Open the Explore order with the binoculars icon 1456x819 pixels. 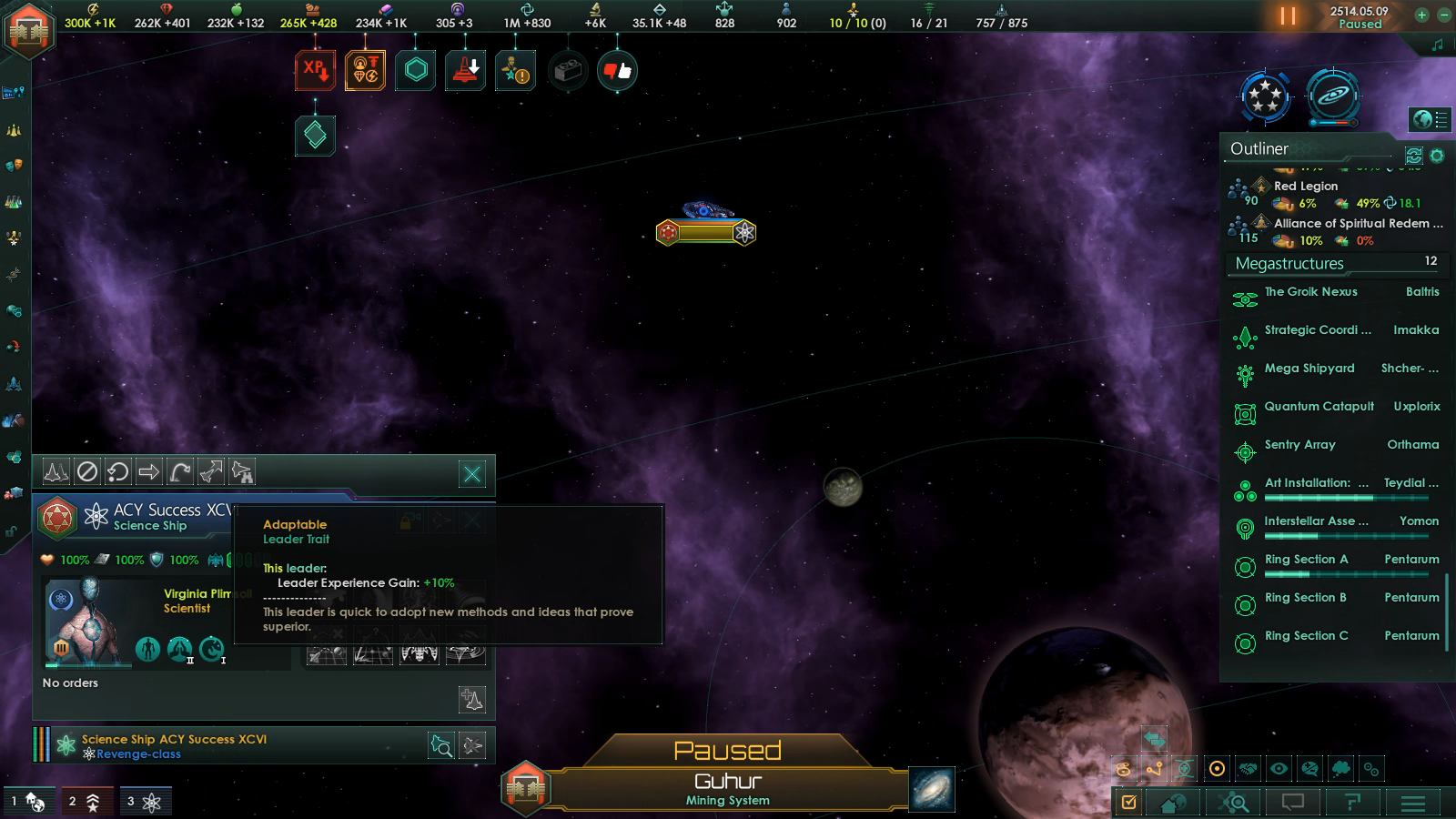pyautogui.click(x=243, y=470)
